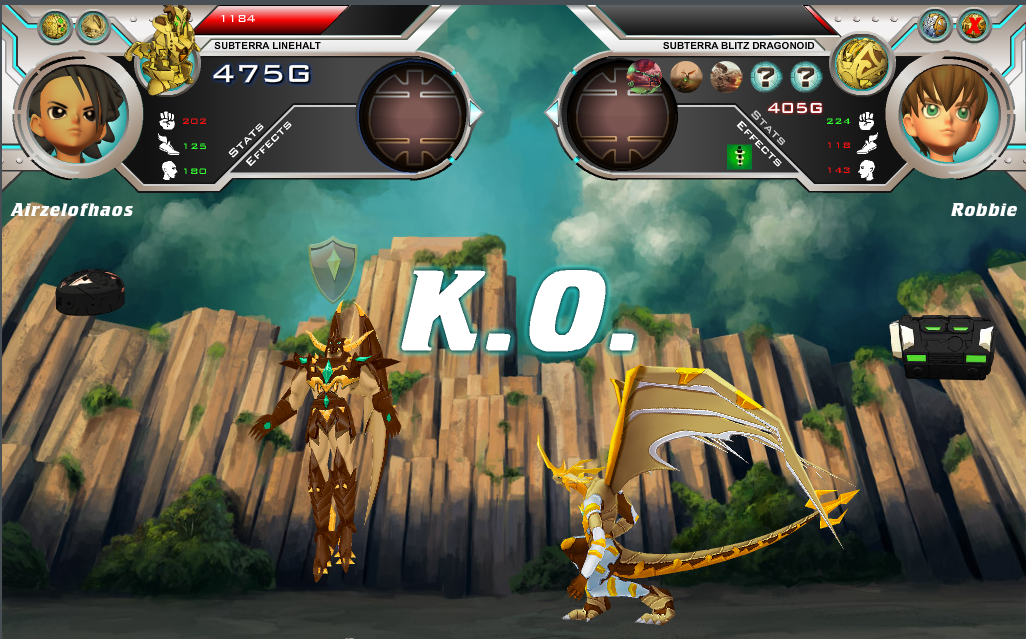This screenshot has height=639, width=1026.
Task: Click the gate card circle on Robbie's panel
Action: (x=620, y=115)
